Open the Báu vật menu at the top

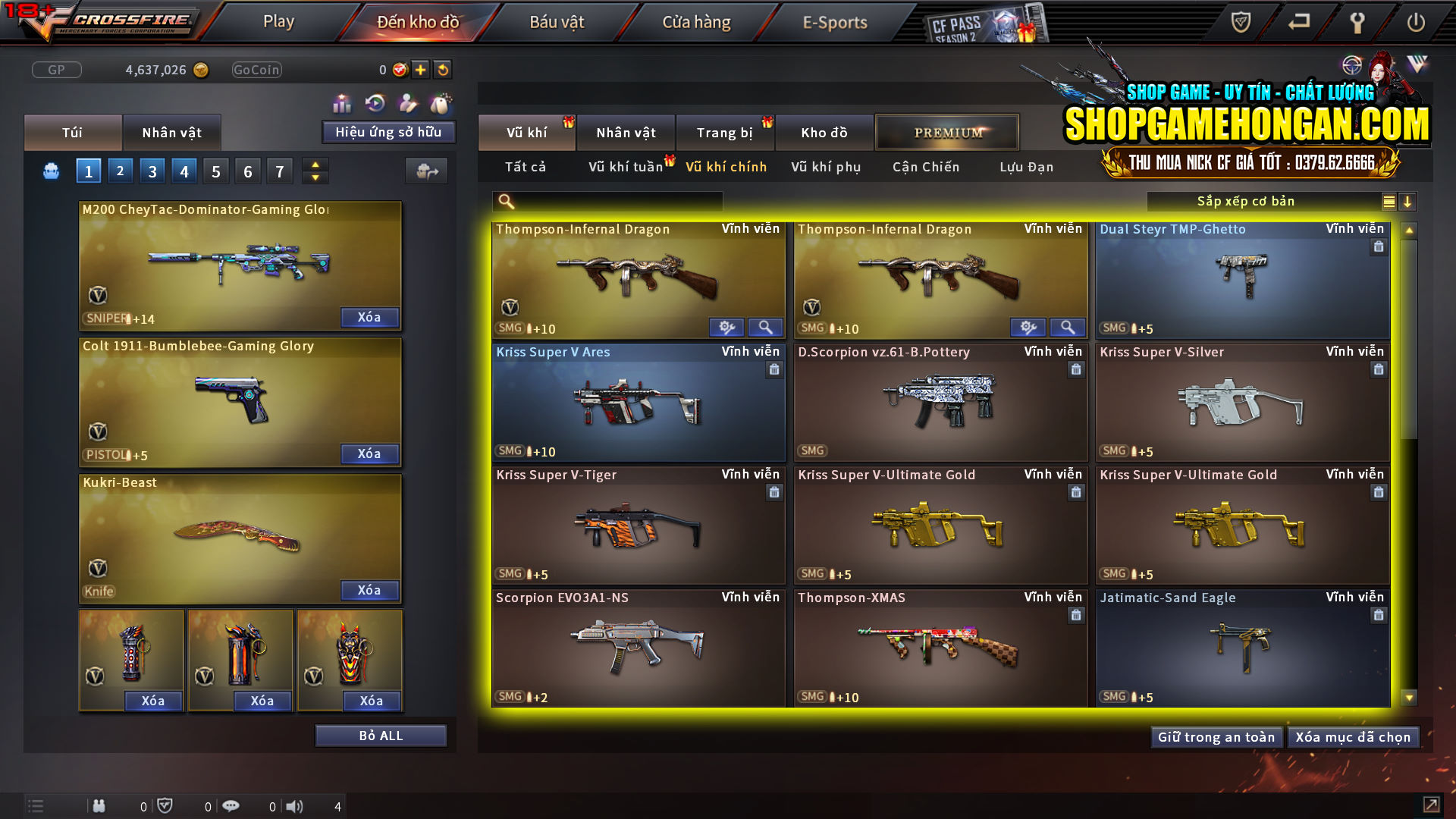coord(557,22)
